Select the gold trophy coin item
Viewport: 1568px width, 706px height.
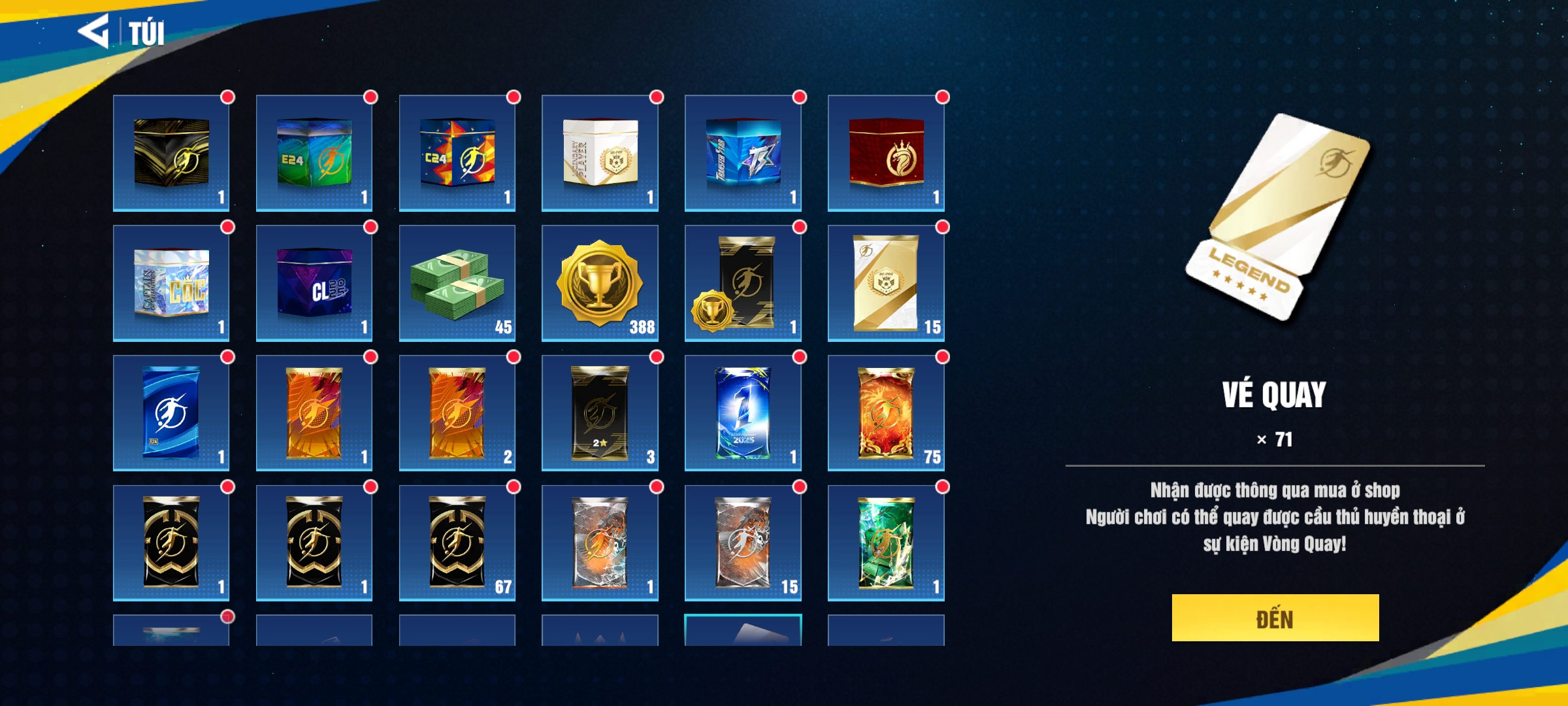pyautogui.click(x=600, y=283)
